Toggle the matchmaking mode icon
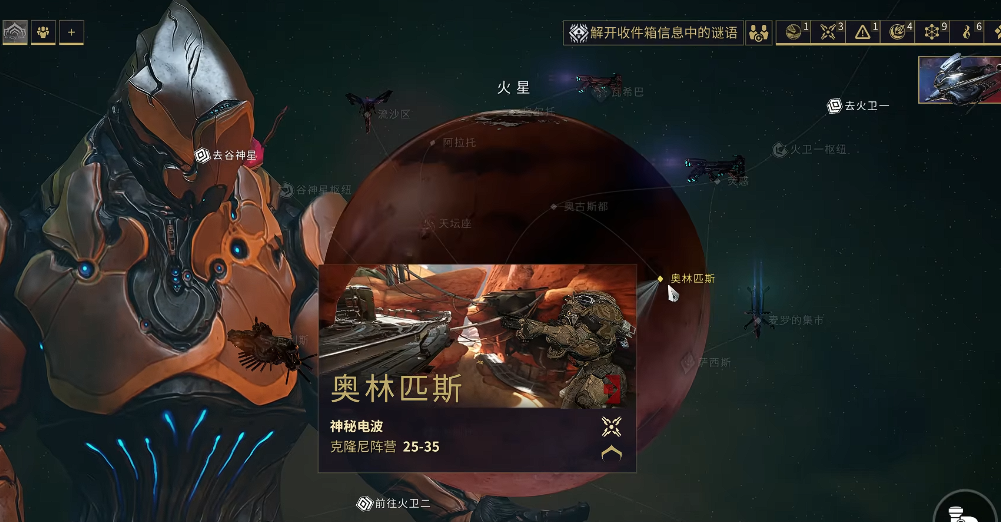This screenshot has width=1001, height=522. tap(759, 33)
